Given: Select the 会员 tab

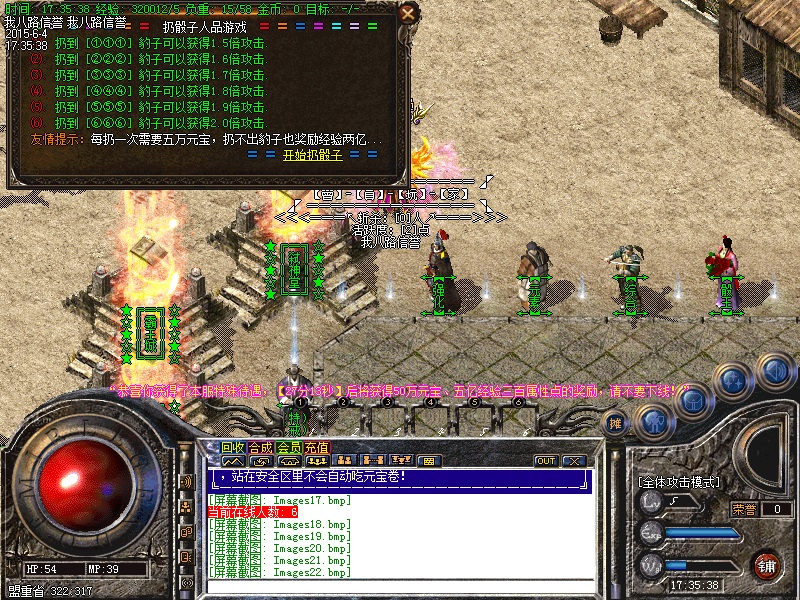Looking at the screenshot, I should pos(289,447).
